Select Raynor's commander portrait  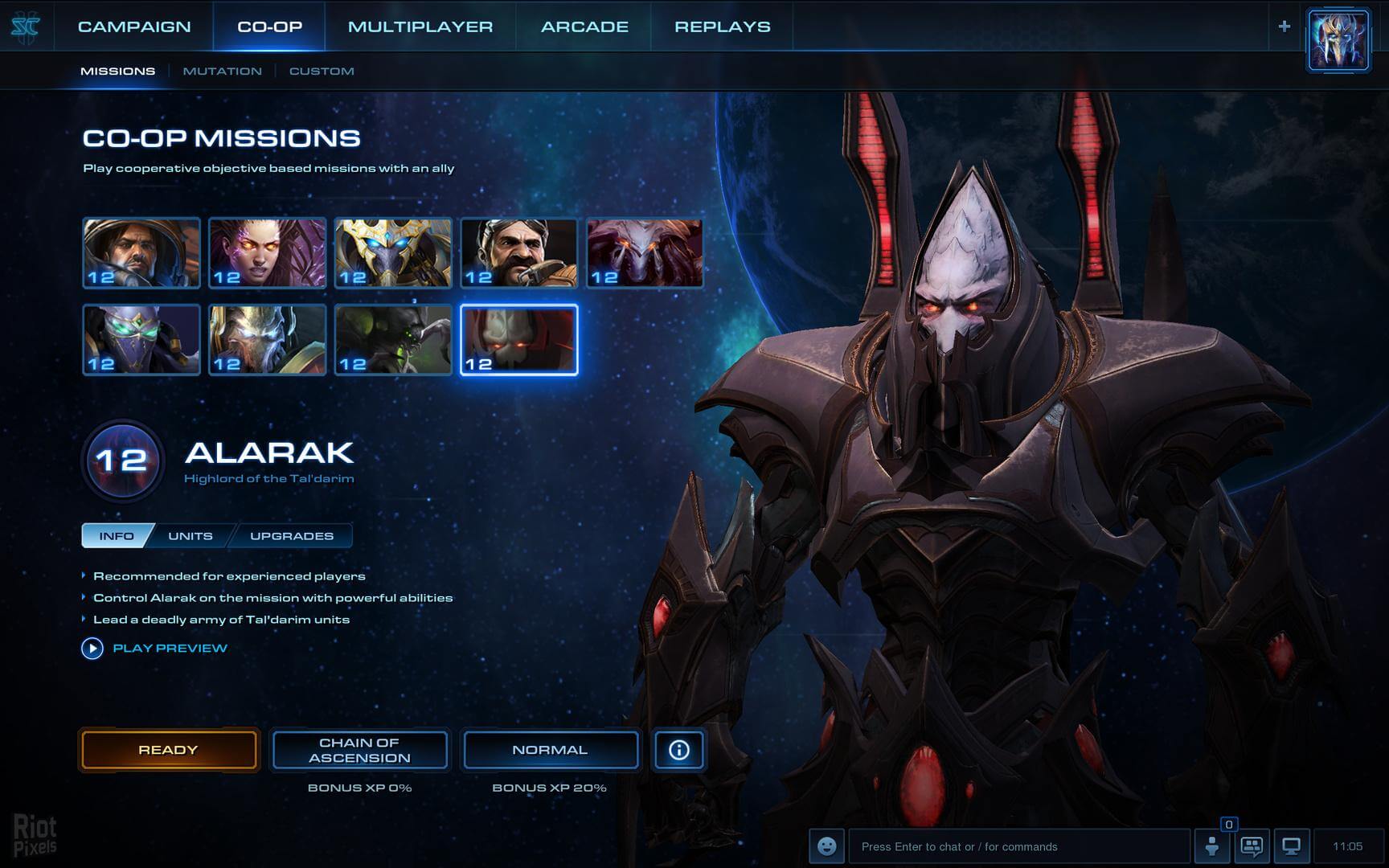(141, 252)
